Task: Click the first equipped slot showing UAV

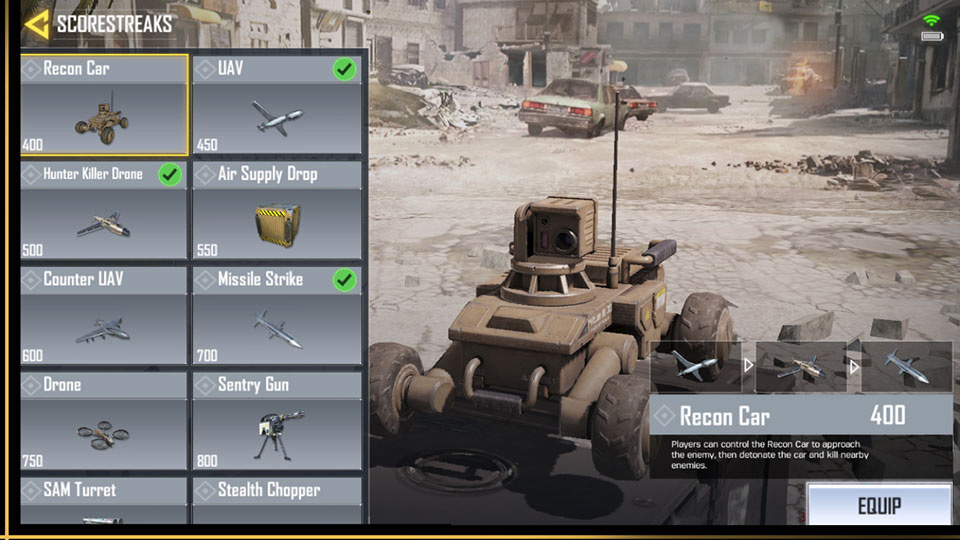Action: 695,366
